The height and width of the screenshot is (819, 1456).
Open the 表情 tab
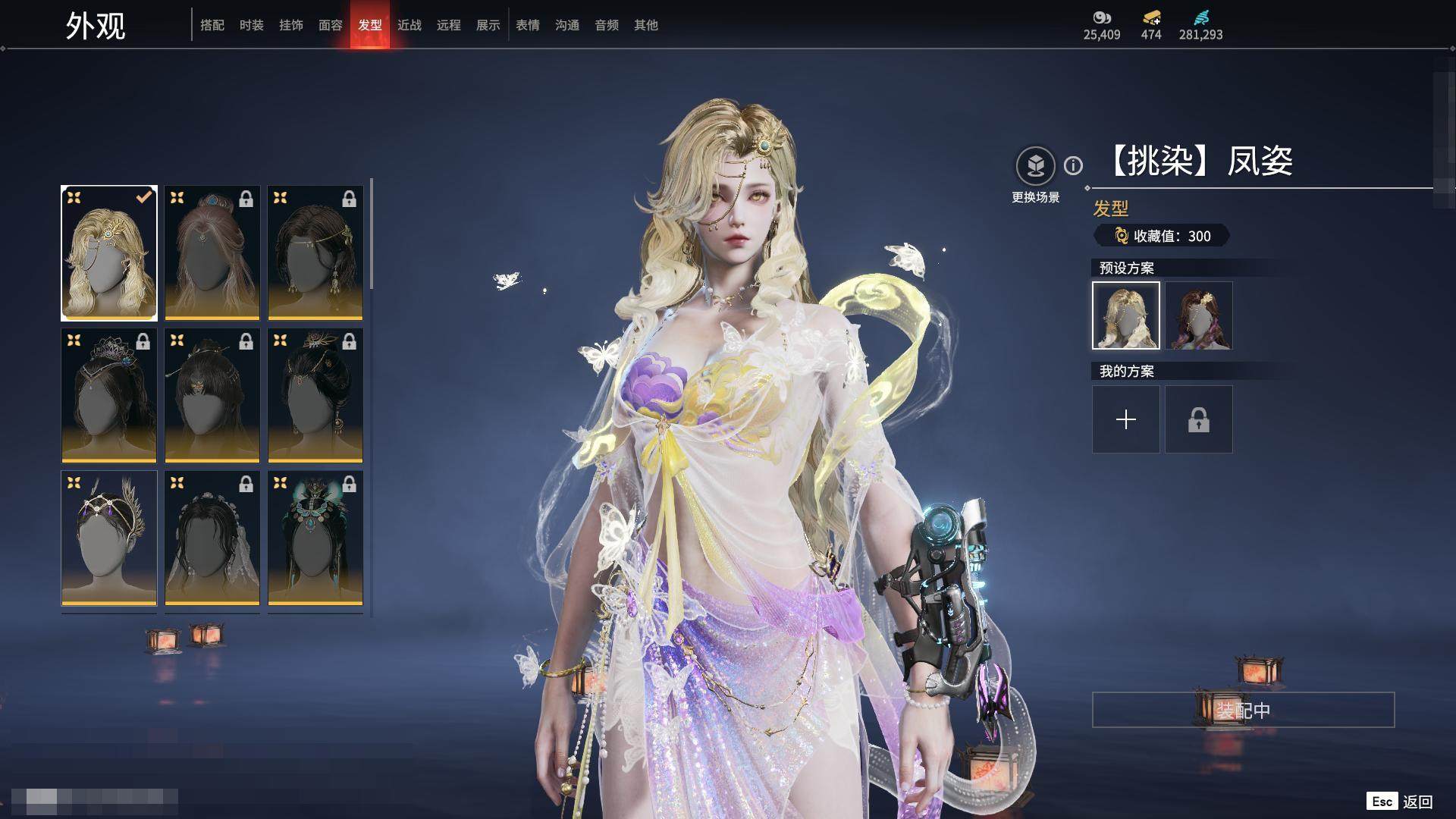tap(528, 25)
